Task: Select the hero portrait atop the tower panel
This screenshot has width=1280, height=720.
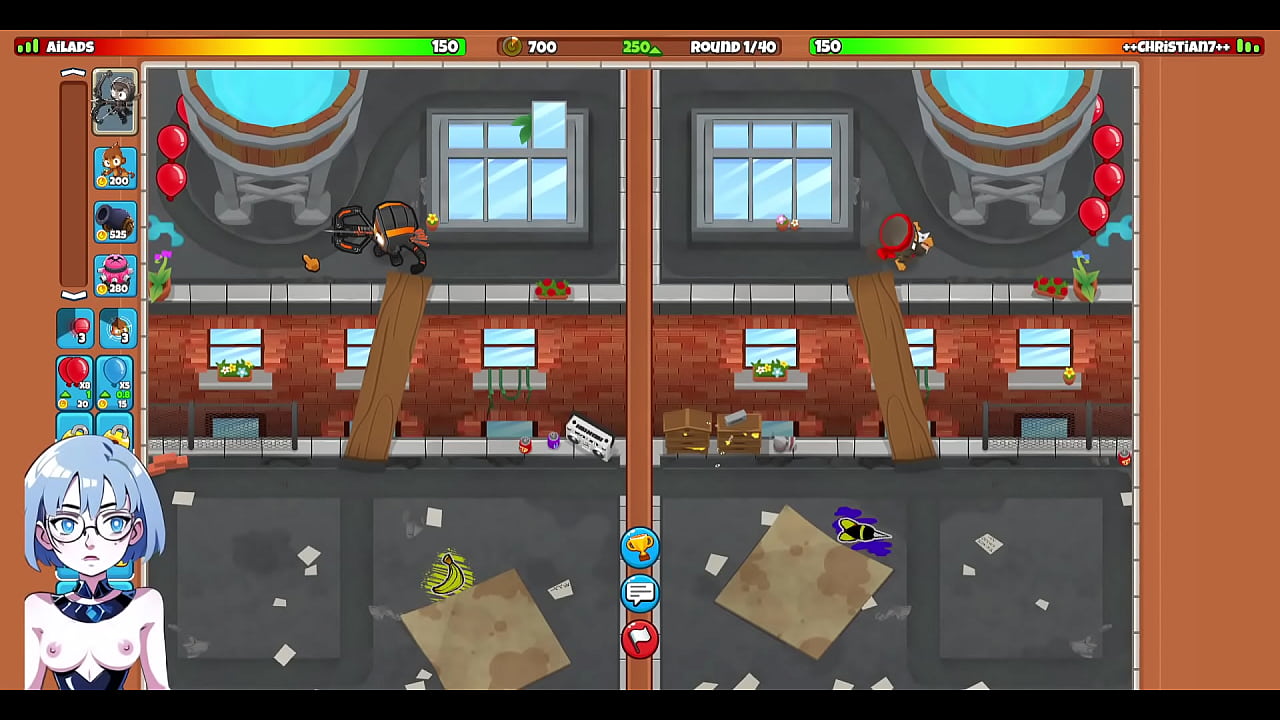Action: [x=114, y=100]
